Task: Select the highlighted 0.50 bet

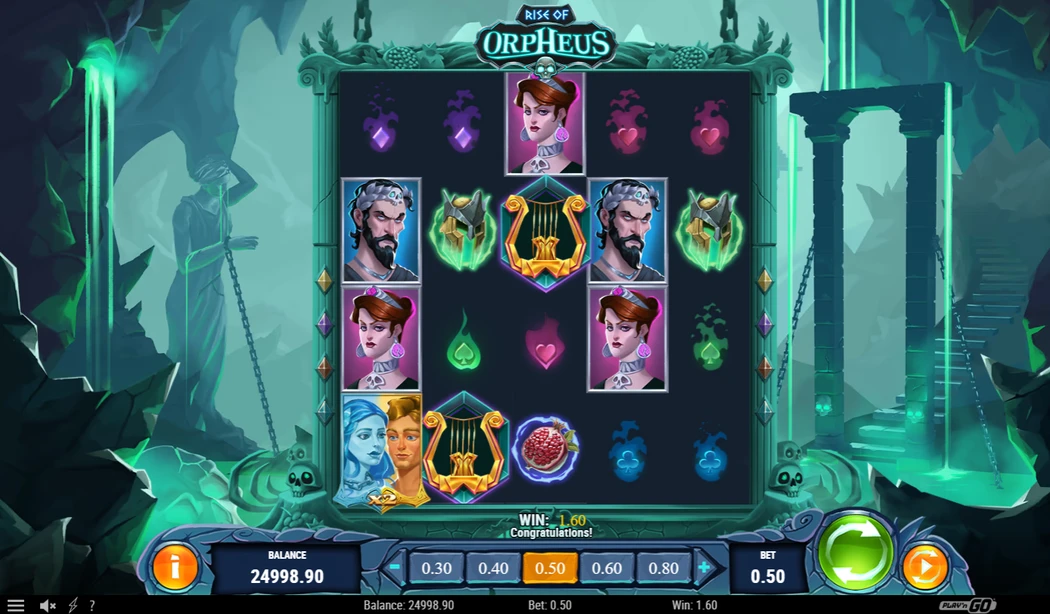Action: 549,568
